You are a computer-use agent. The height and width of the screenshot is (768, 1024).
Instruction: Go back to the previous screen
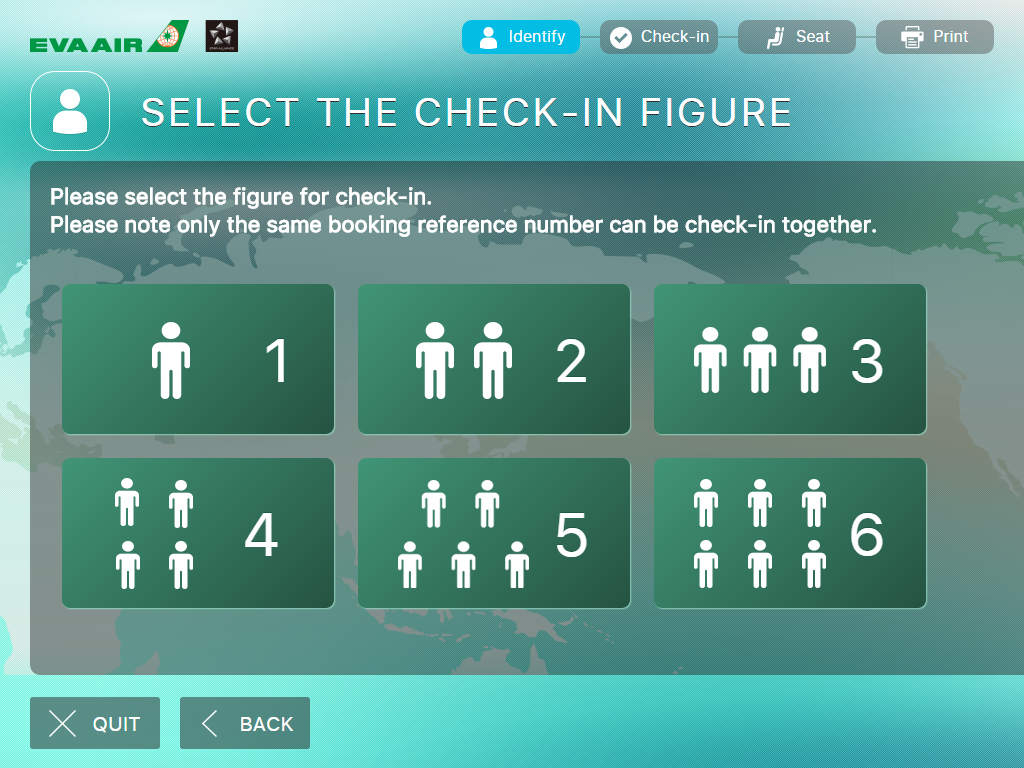245,723
